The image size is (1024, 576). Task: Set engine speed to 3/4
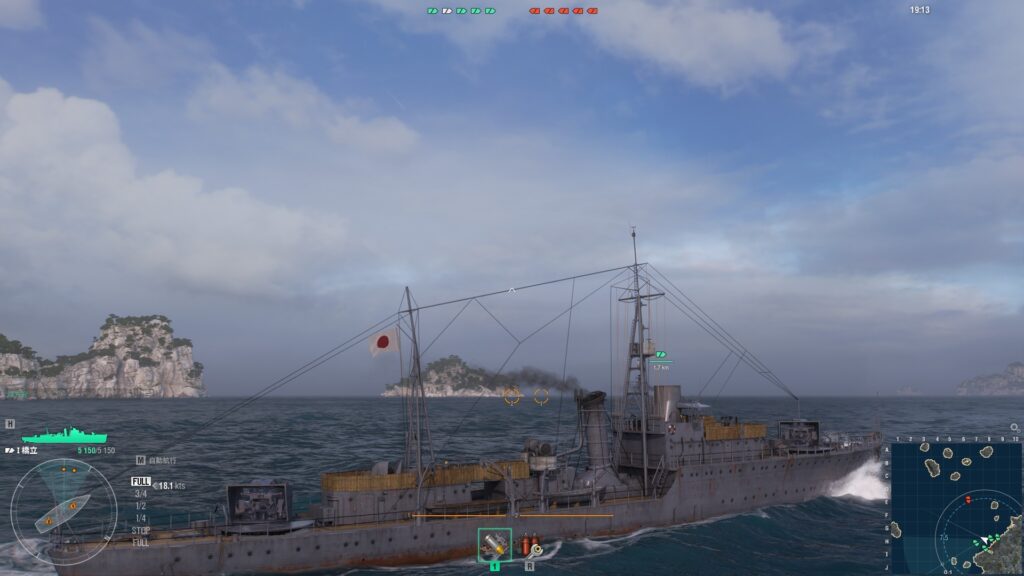click(141, 493)
